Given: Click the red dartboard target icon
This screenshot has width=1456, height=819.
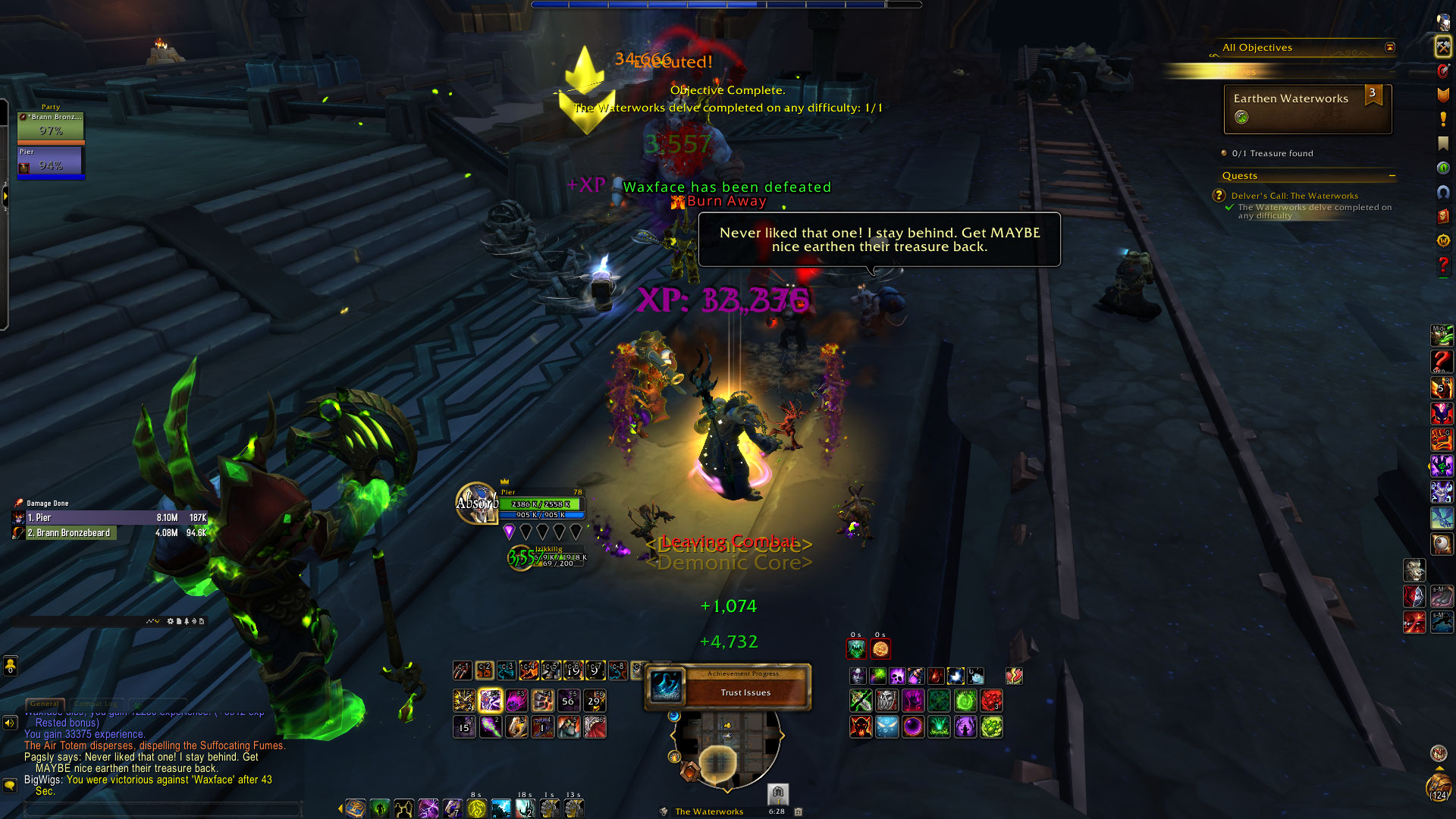Looking at the screenshot, I should point(1442,71).
